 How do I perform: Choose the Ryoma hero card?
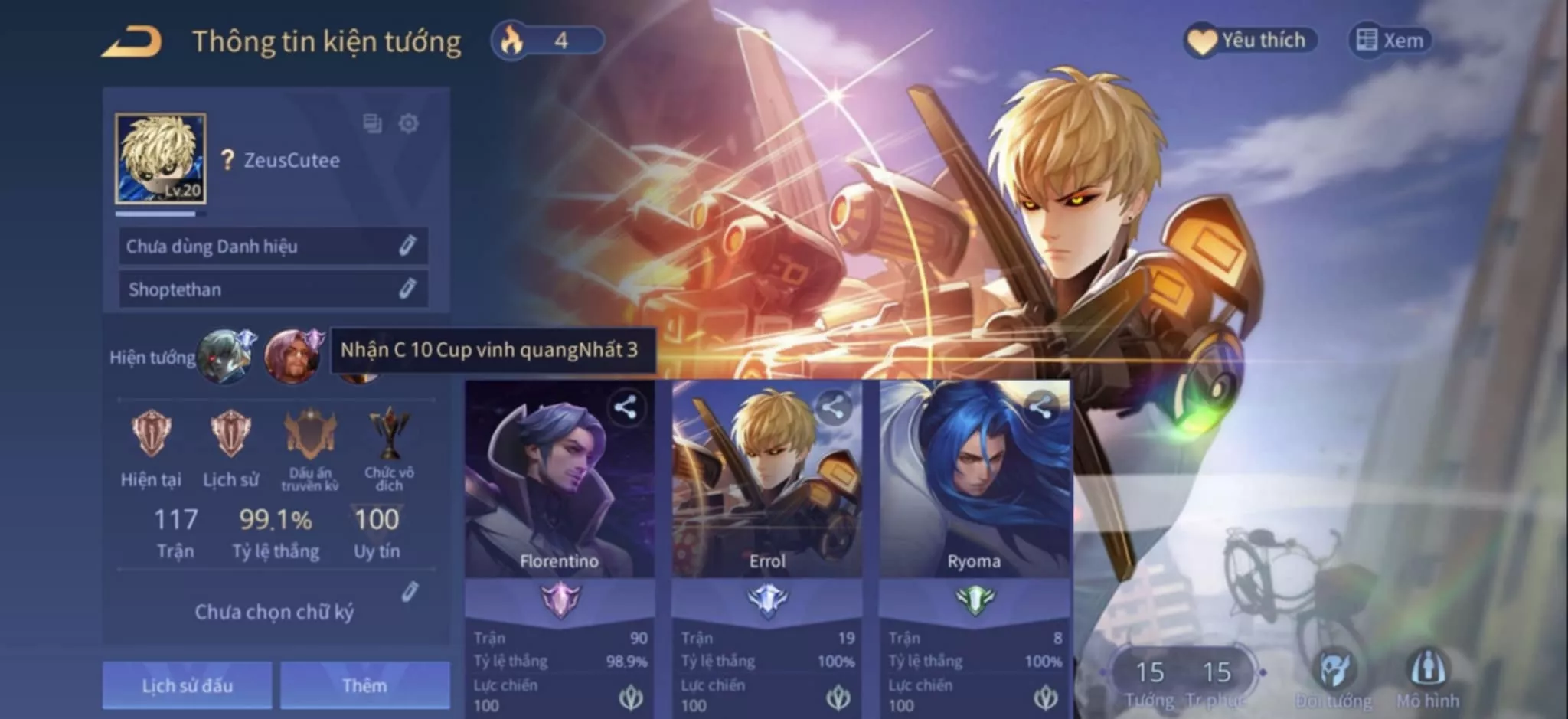pyautogui.click(x=974, y=490)
